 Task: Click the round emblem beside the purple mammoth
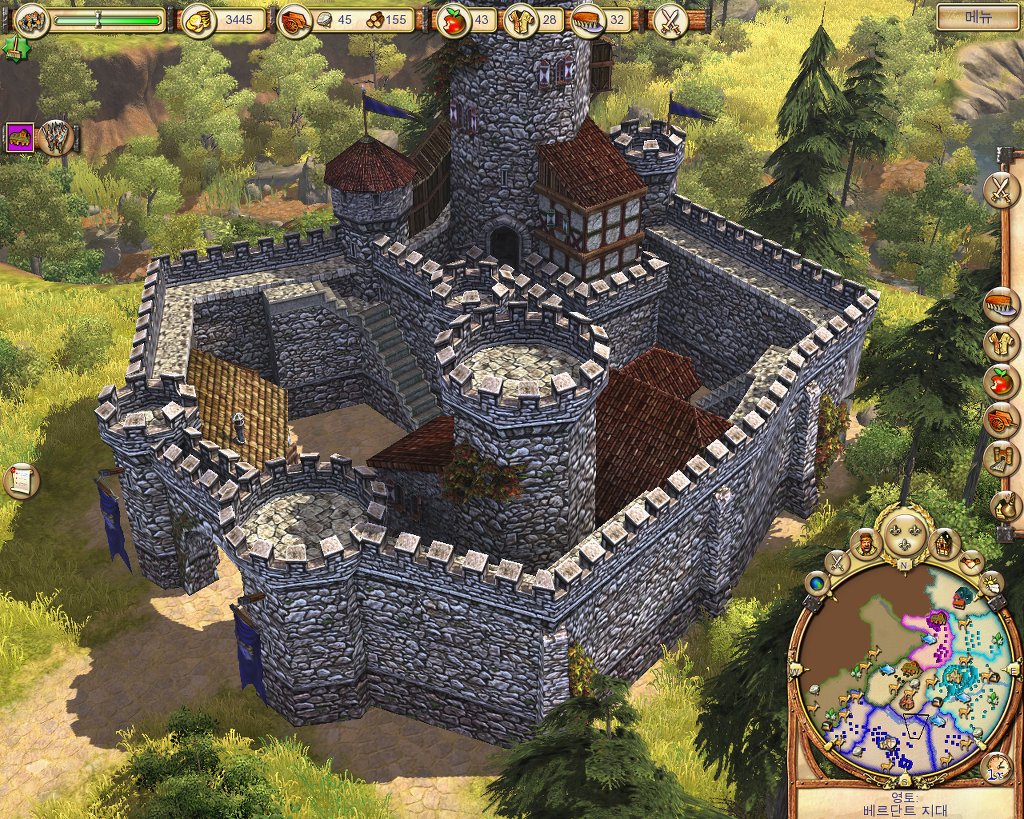pos(56,137)
